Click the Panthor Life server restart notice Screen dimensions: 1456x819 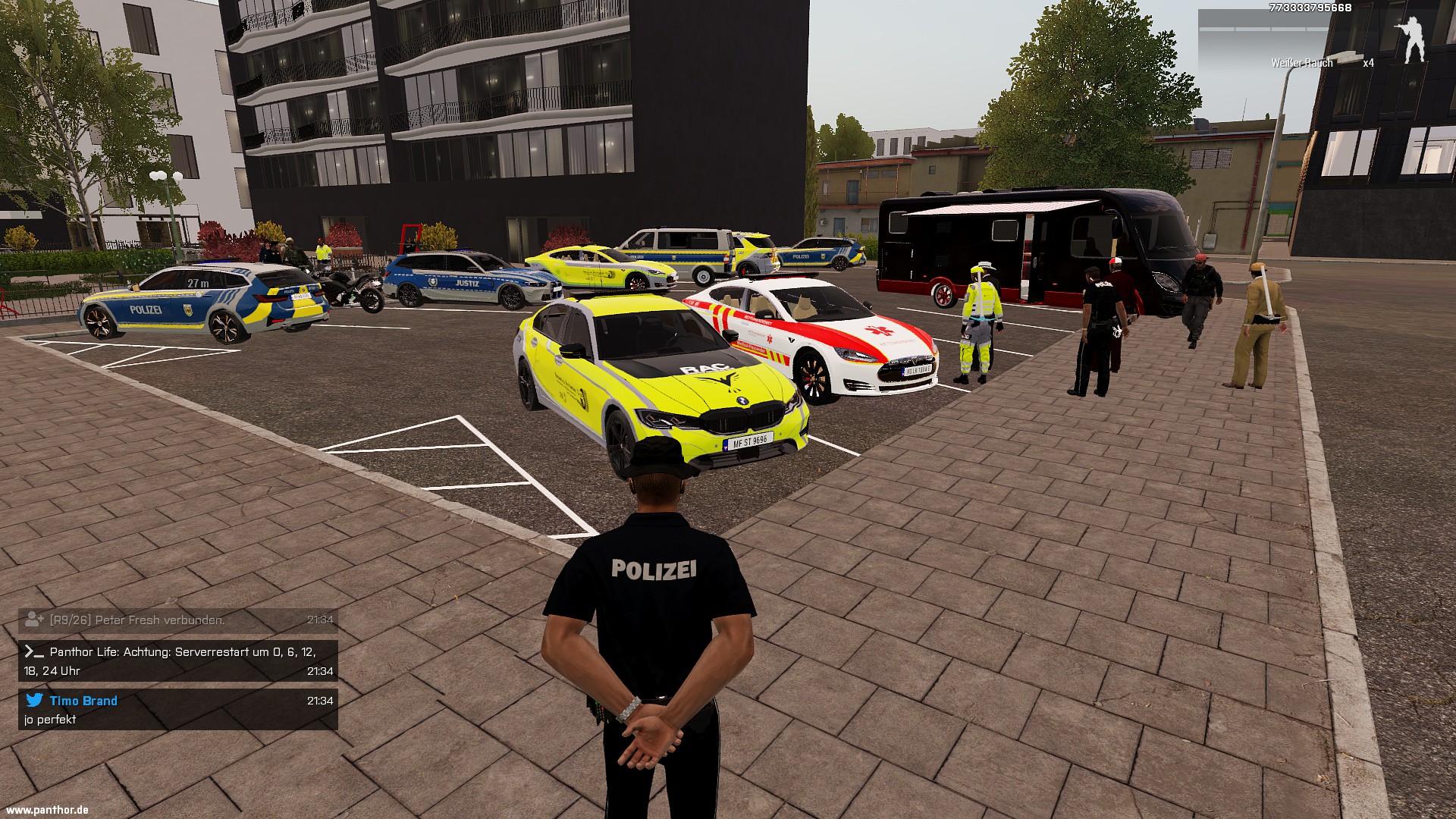click(x=177, y=661)
